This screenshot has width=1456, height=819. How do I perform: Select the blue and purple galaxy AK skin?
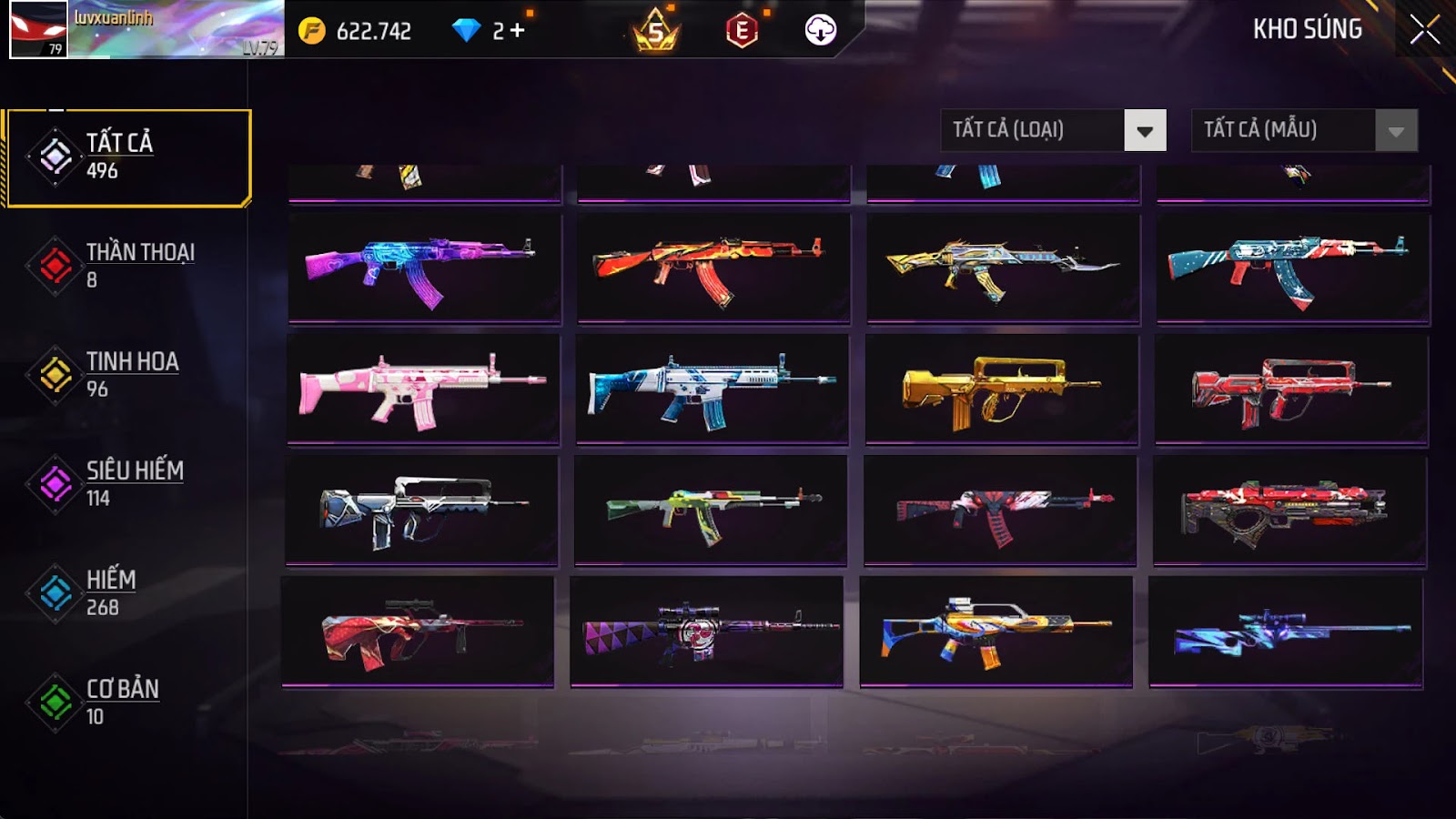[x=424, y=268]
